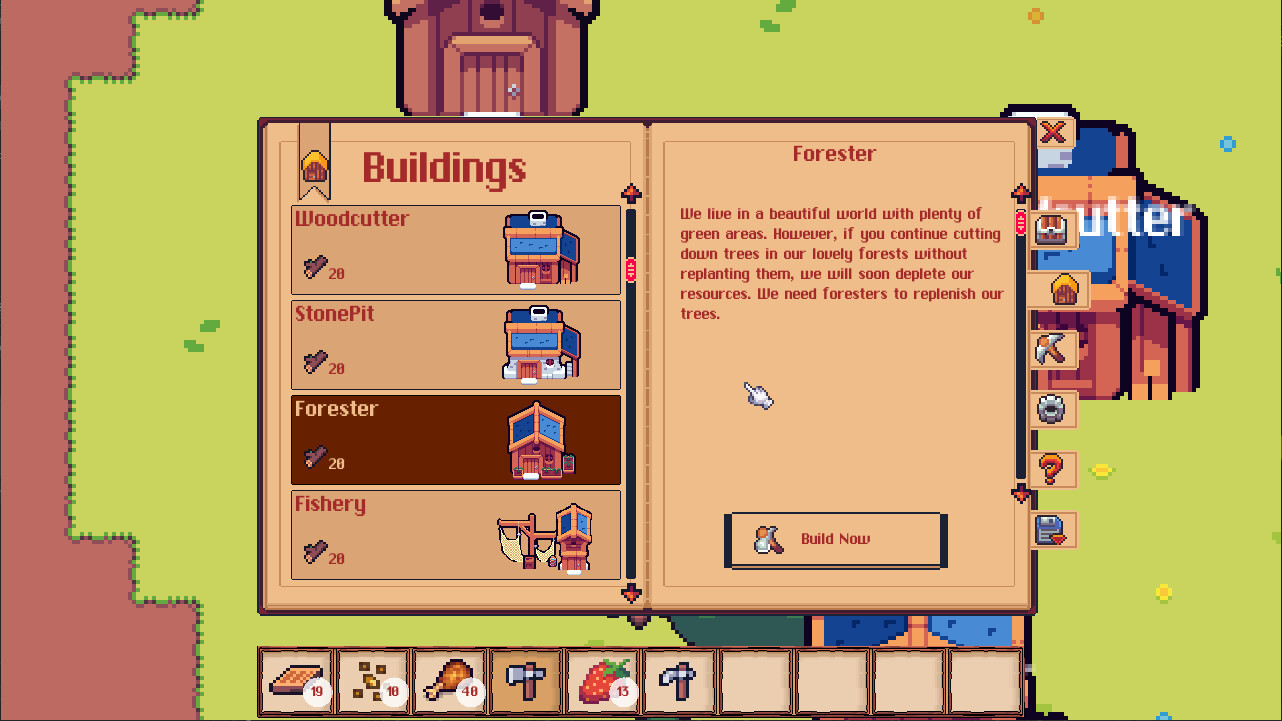Screen dimensions: 1282x721
Task: Select the Woodcutter building entry
Action: pos(455,250)
